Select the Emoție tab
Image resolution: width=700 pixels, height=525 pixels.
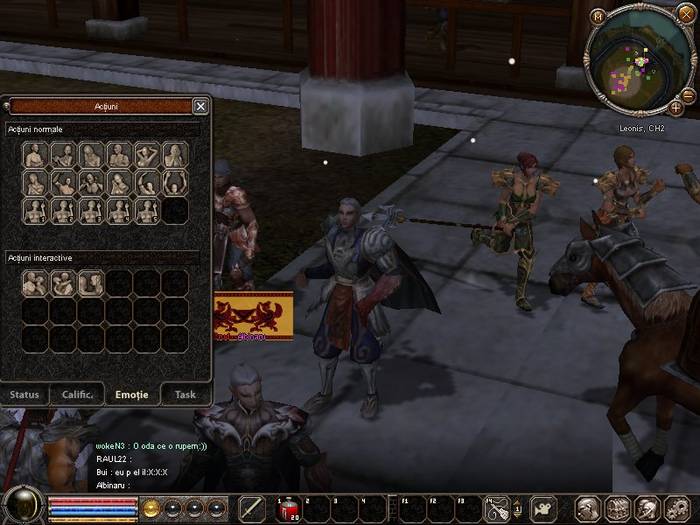(131, 394)
